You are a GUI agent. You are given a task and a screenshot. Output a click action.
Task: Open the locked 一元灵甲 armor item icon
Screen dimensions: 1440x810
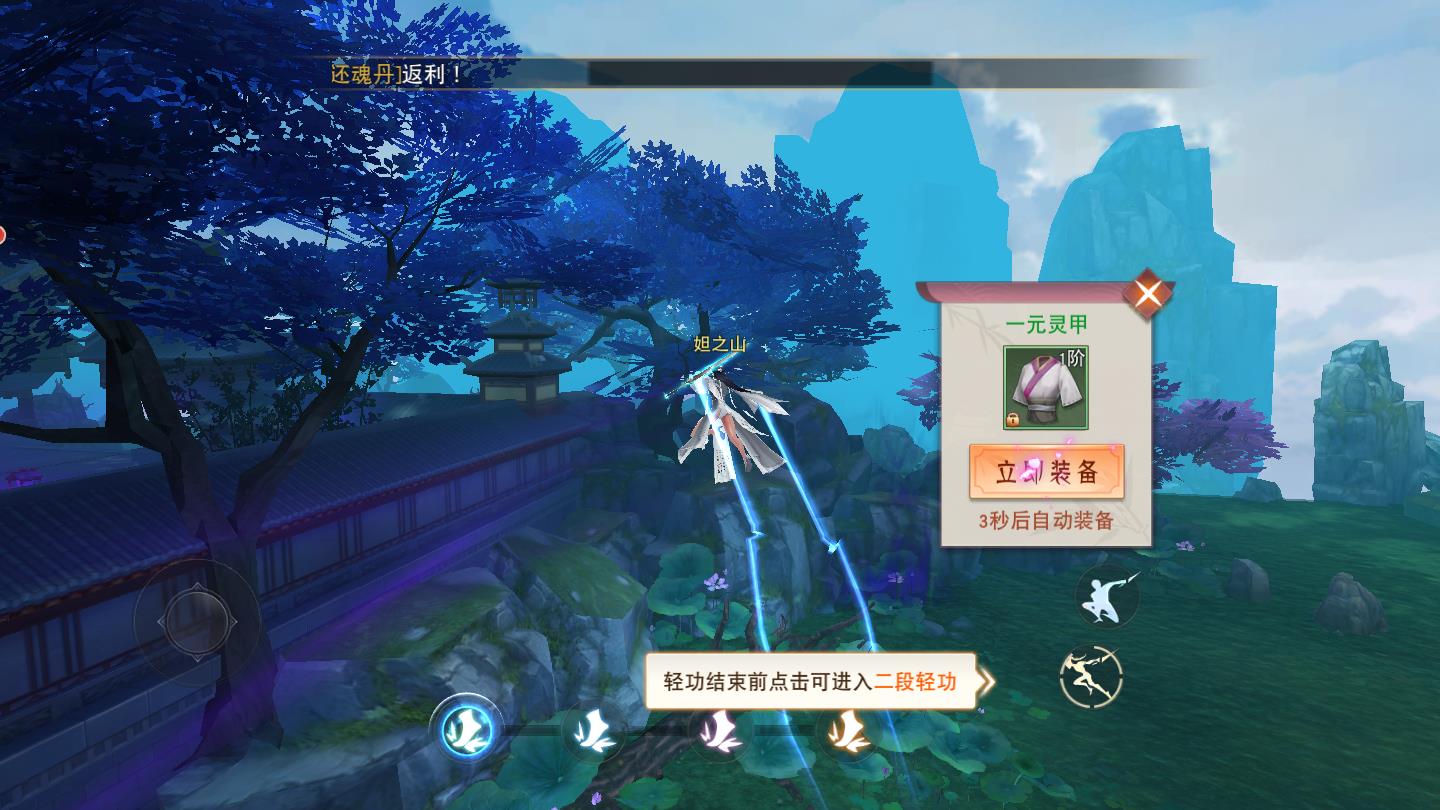1046,386
